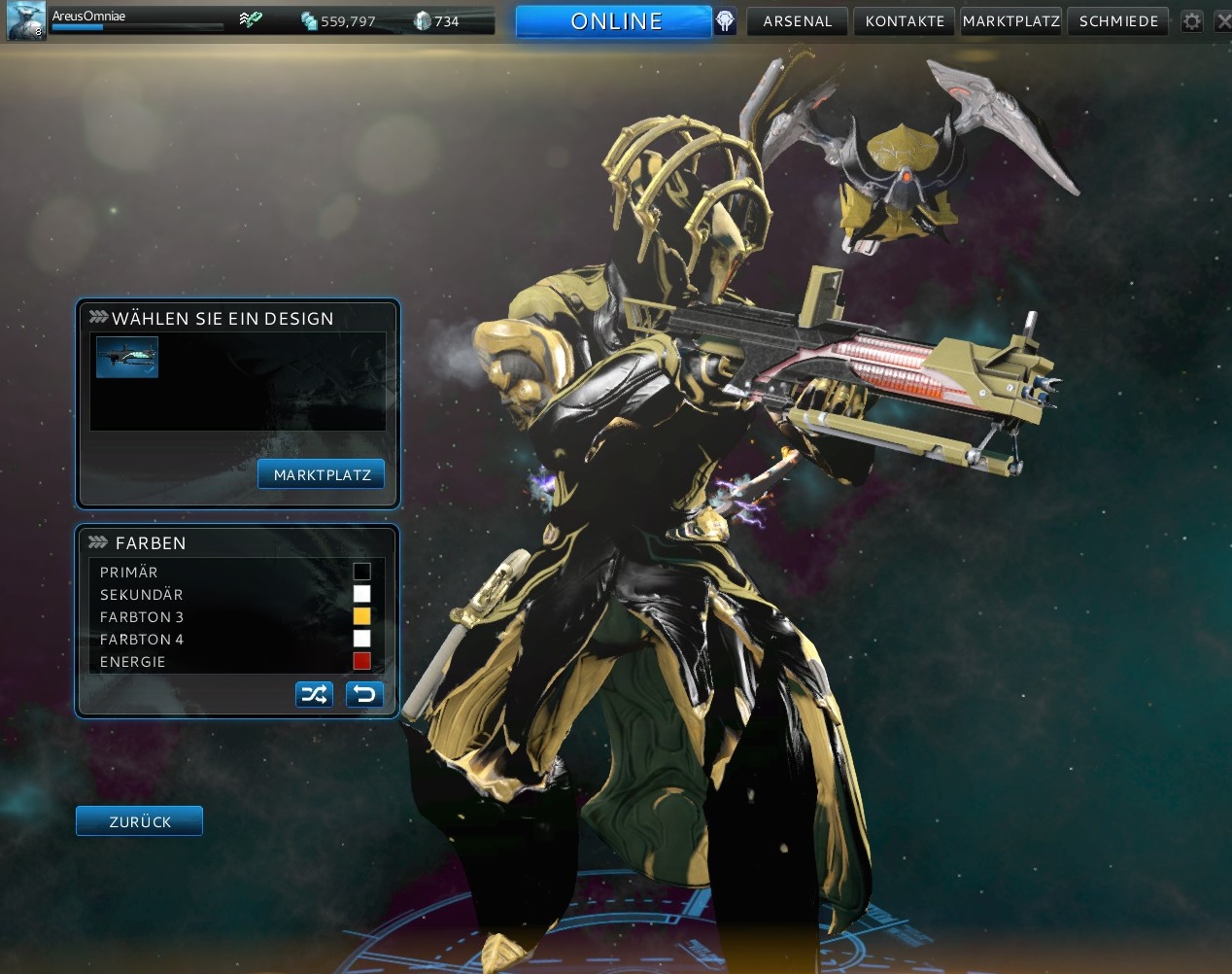Click the icon beside the ONLINE button
Image resolution: width=1232 pixels, height=974 pixels.
tap(726, 21)
